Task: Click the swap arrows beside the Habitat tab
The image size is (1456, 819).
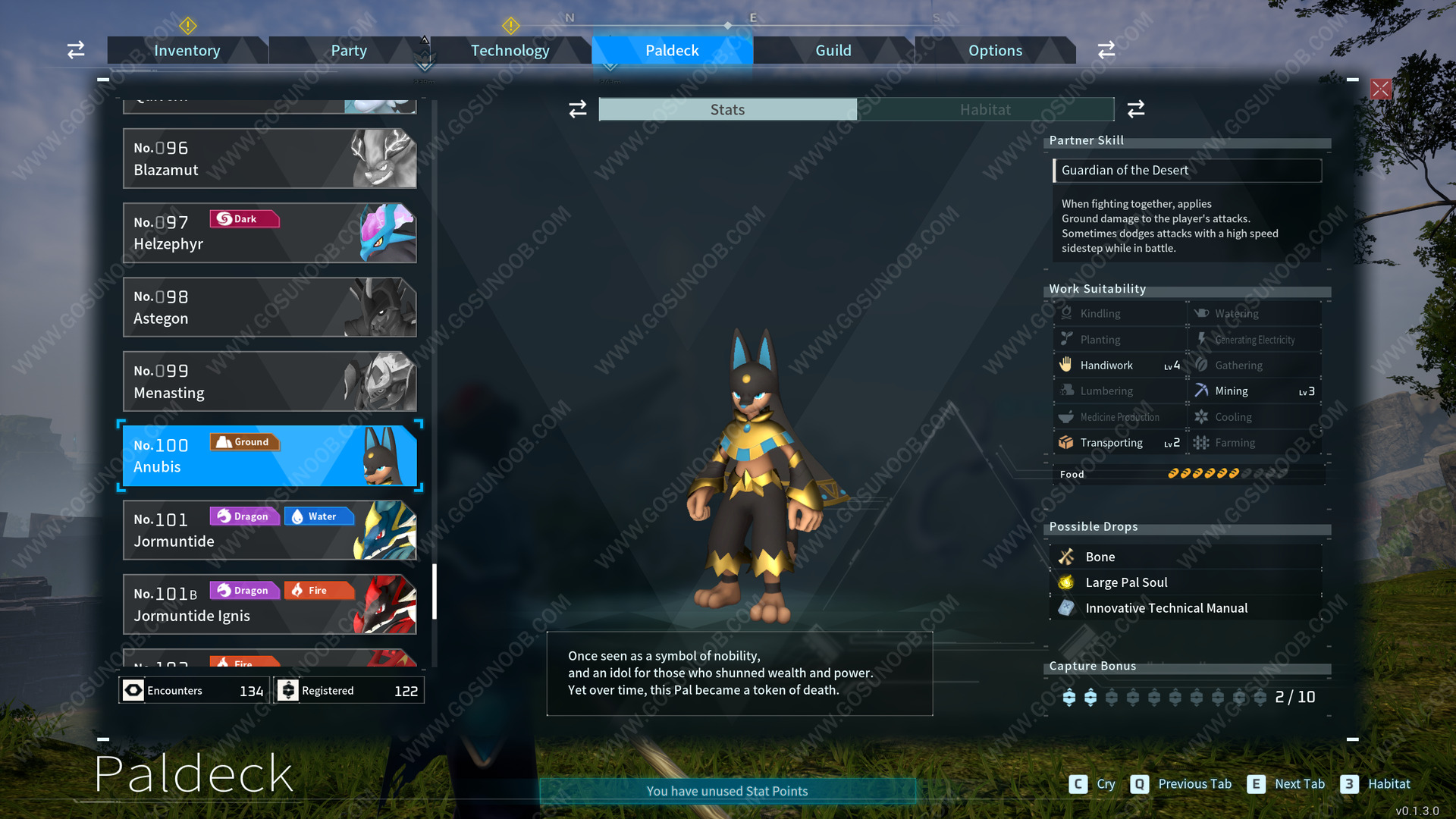Action: pyautogui.click(x=1136, y=109)
